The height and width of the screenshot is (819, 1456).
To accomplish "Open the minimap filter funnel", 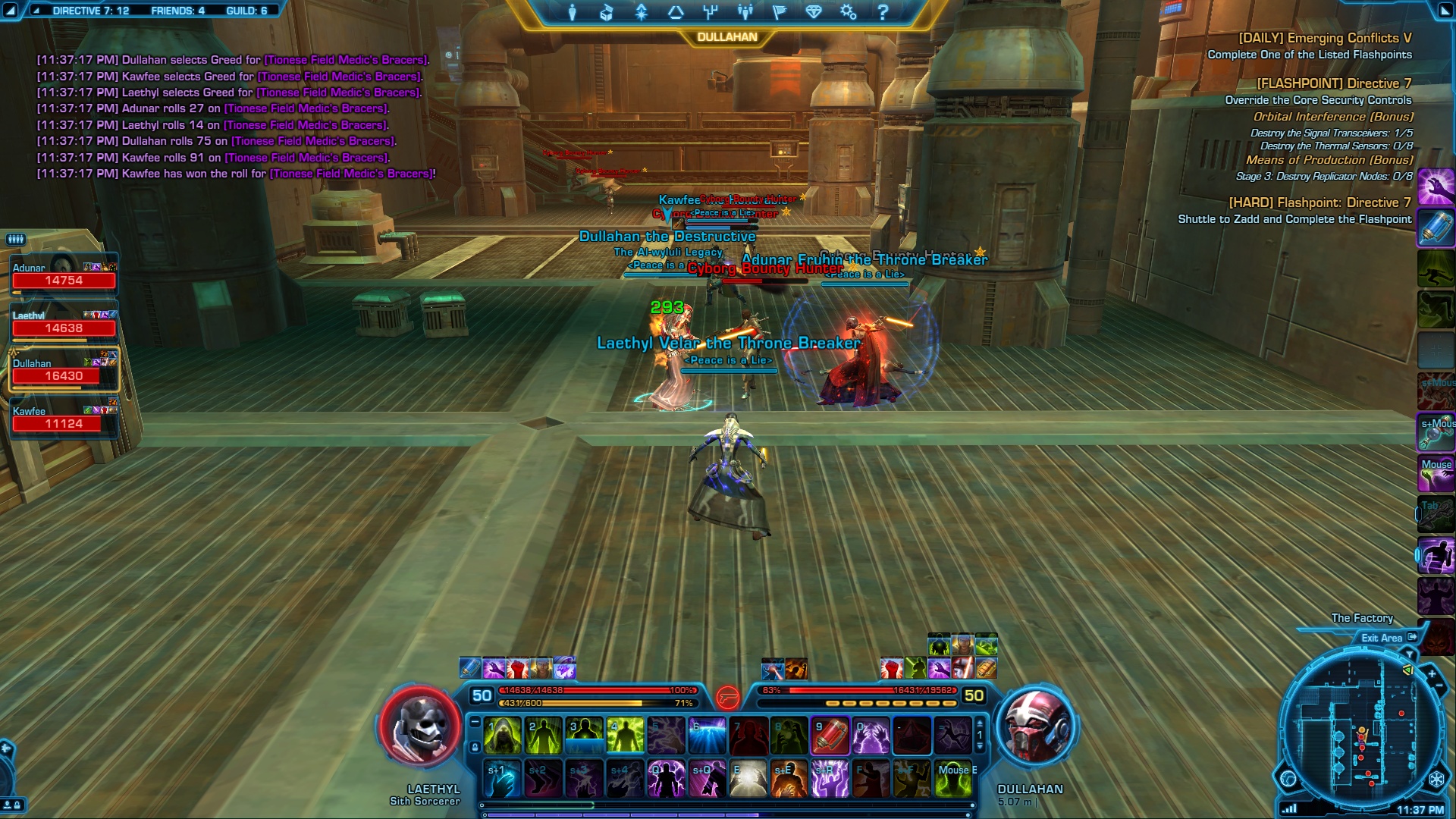I will (1410, 654).
